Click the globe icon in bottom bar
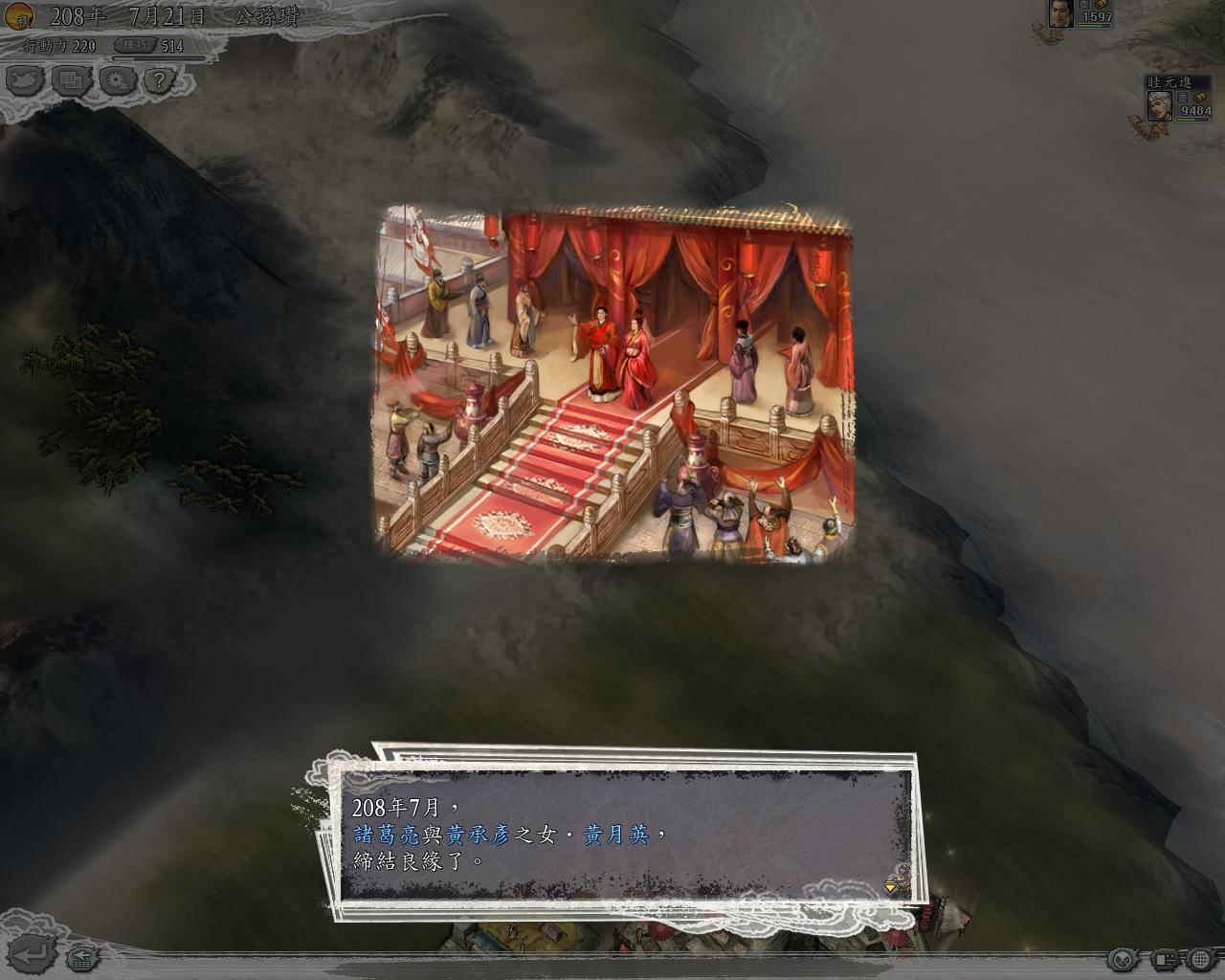Screen dimensions: 1225x980 pyautogui.click(x=1200, y=959)
